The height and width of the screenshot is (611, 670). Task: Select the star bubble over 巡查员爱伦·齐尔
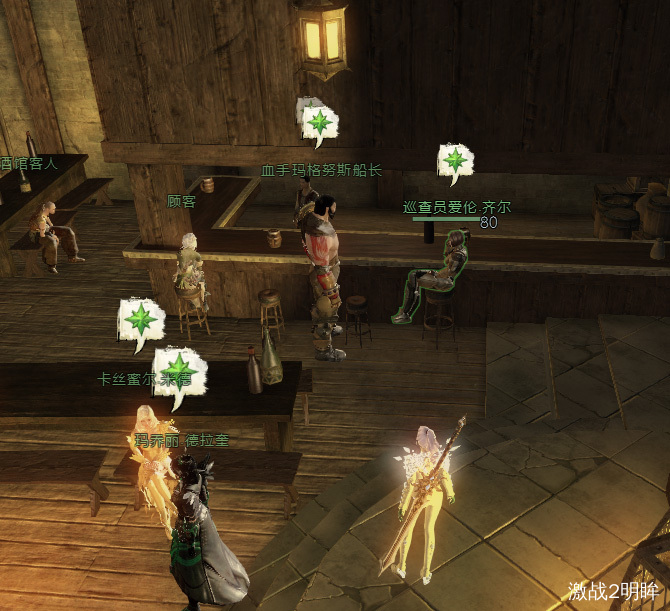click(455, 161)
